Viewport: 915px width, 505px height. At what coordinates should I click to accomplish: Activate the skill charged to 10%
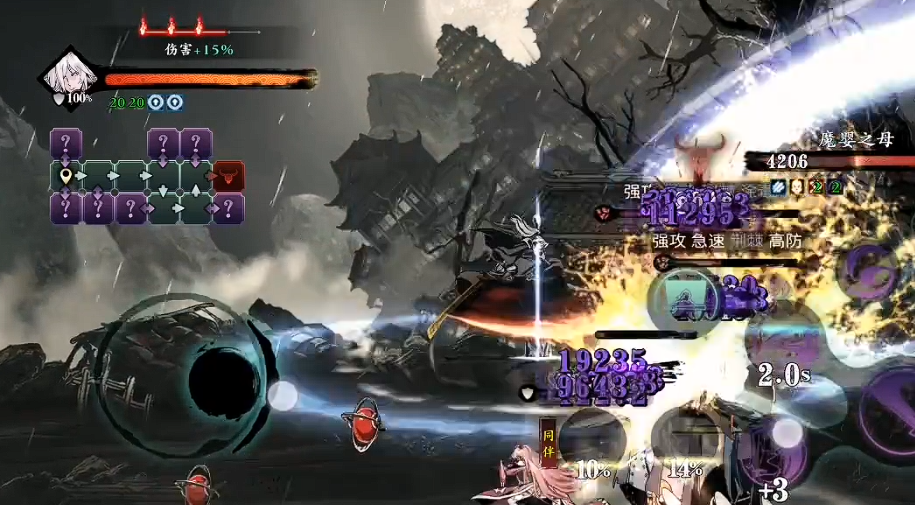tap(594, 440)
